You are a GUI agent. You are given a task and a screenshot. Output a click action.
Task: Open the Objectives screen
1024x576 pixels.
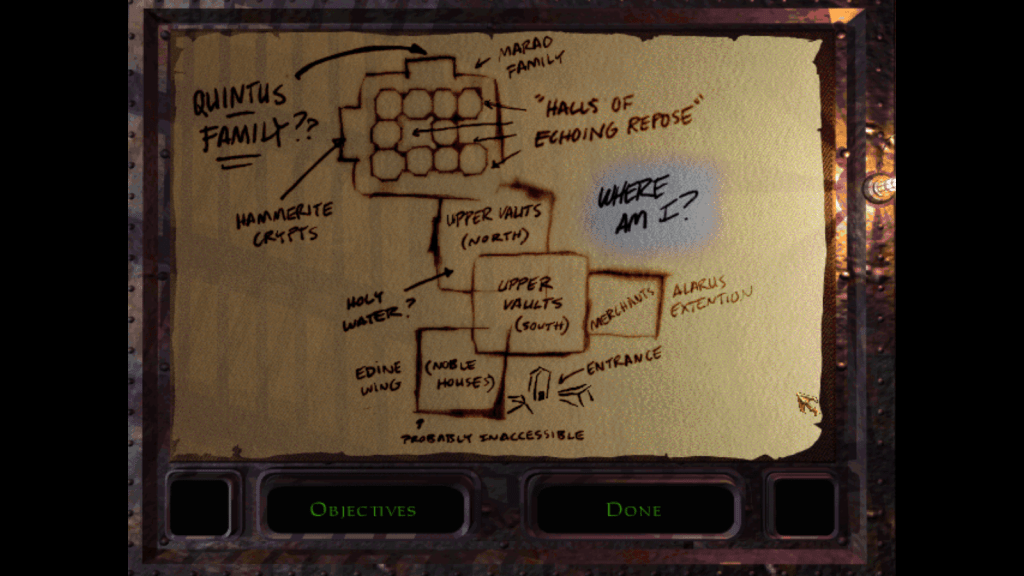(x=362, y=510)
